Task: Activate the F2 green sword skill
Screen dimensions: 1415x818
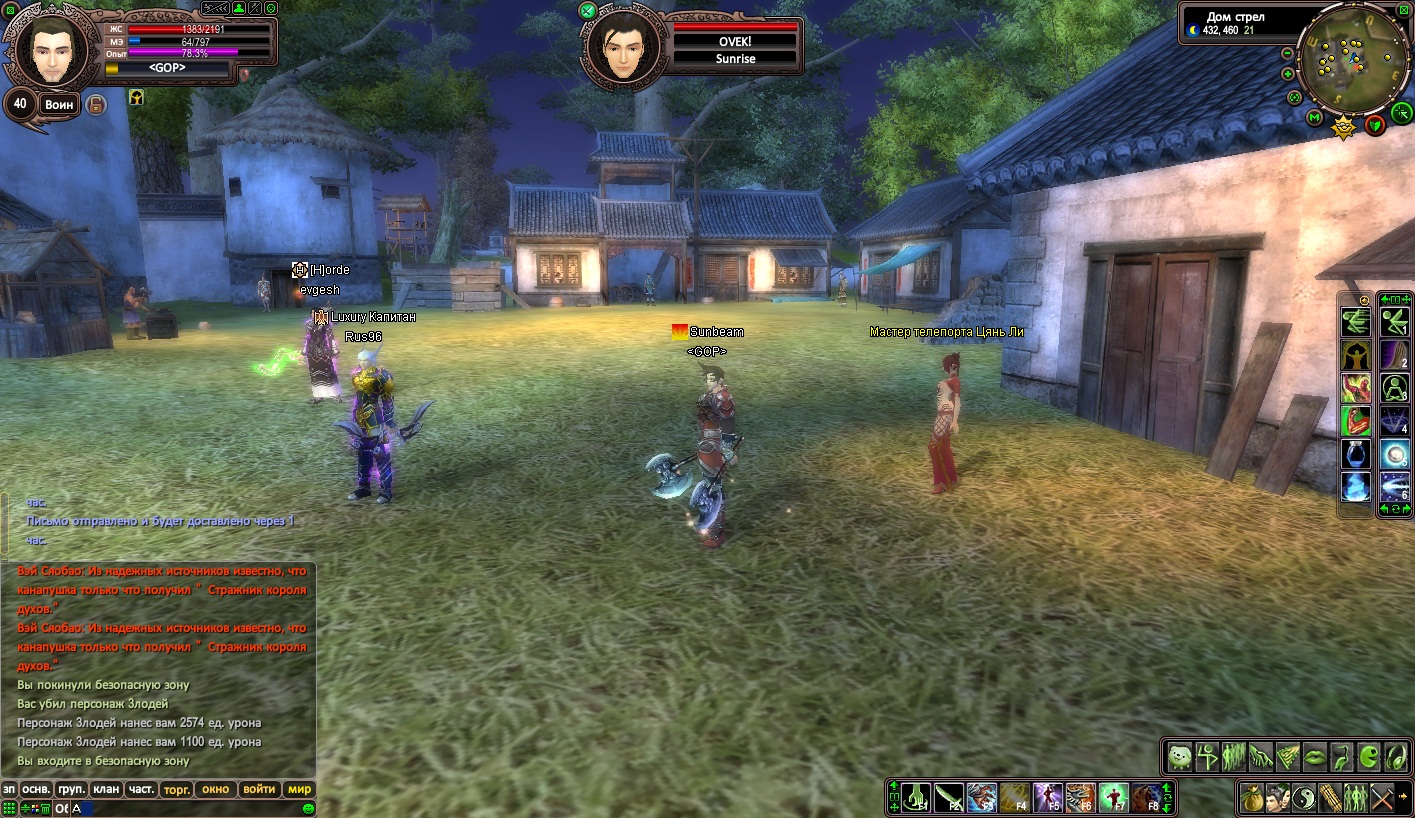Action: [x=950, y=798]
